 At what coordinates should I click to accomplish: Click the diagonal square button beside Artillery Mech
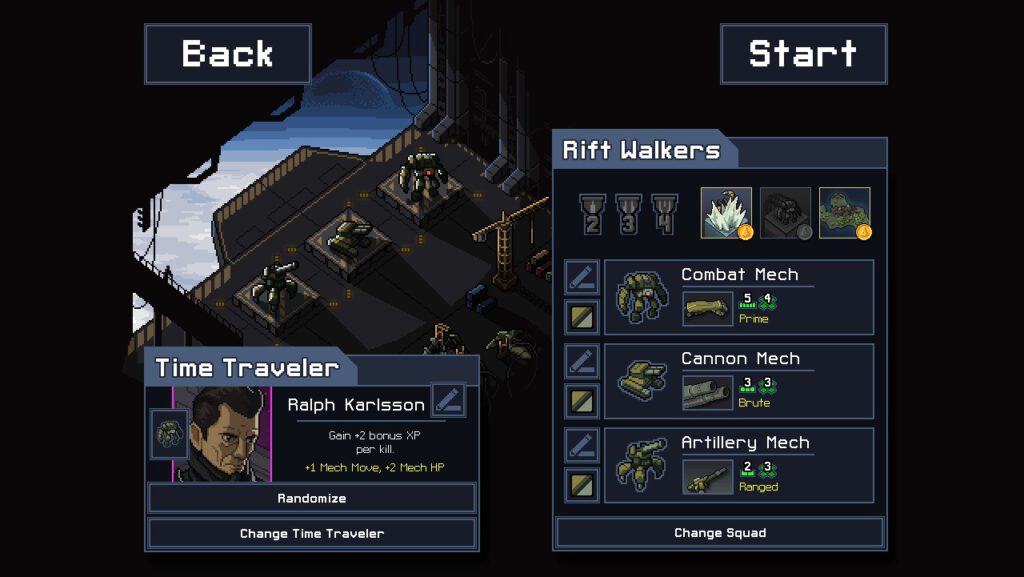pos(582,485)
